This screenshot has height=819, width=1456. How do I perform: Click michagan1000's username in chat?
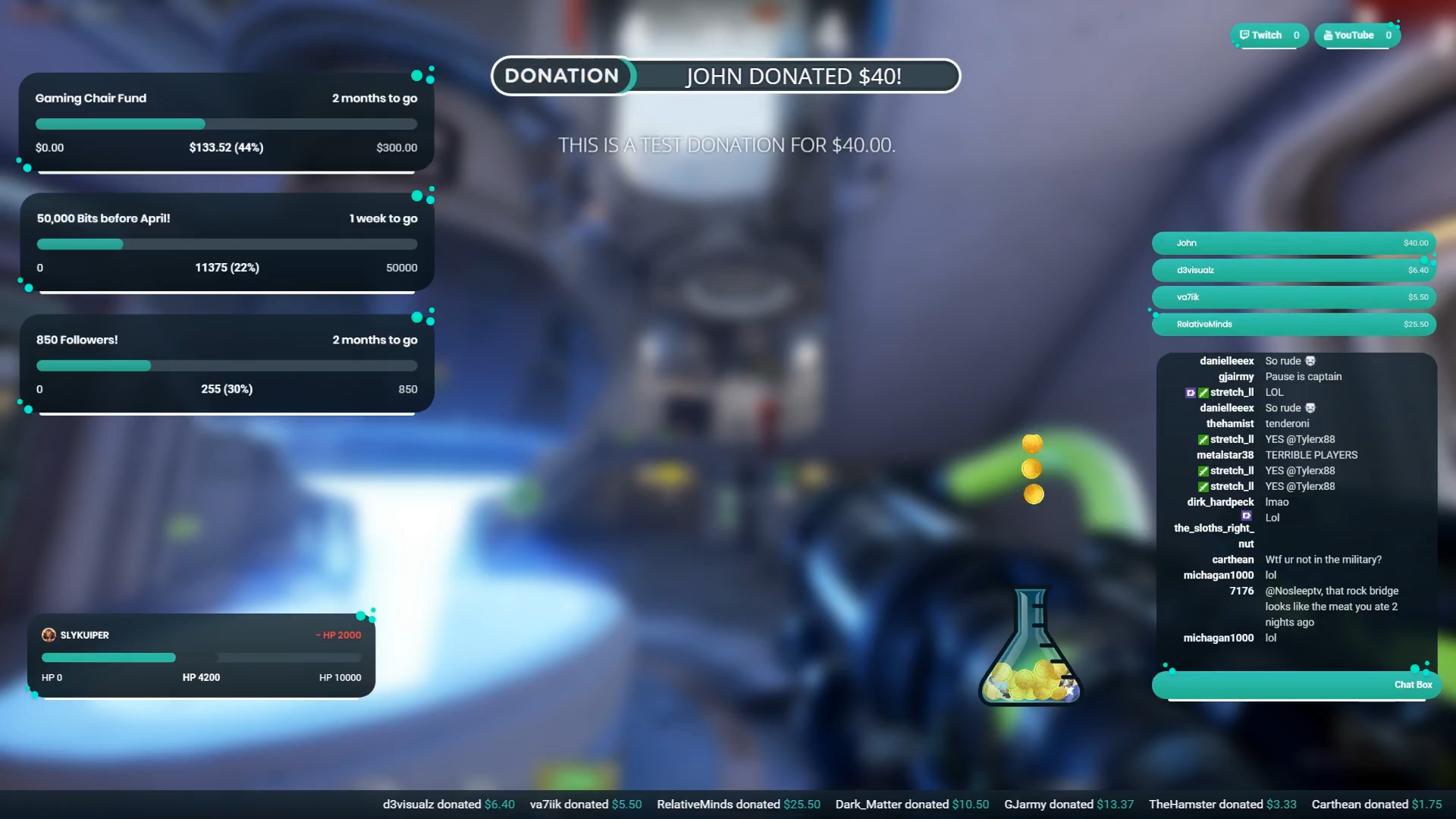click(1219, 575)
